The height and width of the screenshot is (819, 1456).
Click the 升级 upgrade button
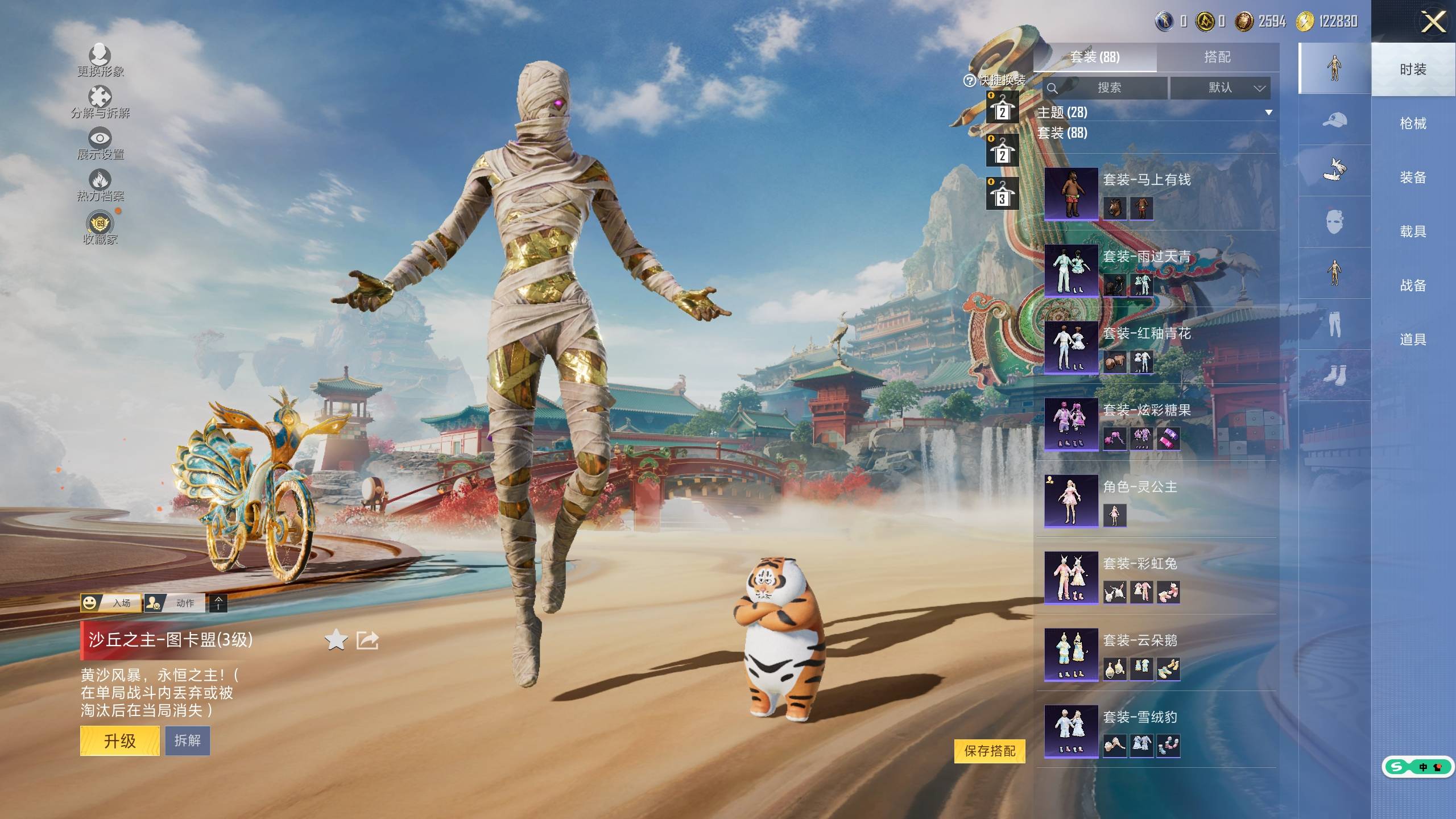[119, 741]
